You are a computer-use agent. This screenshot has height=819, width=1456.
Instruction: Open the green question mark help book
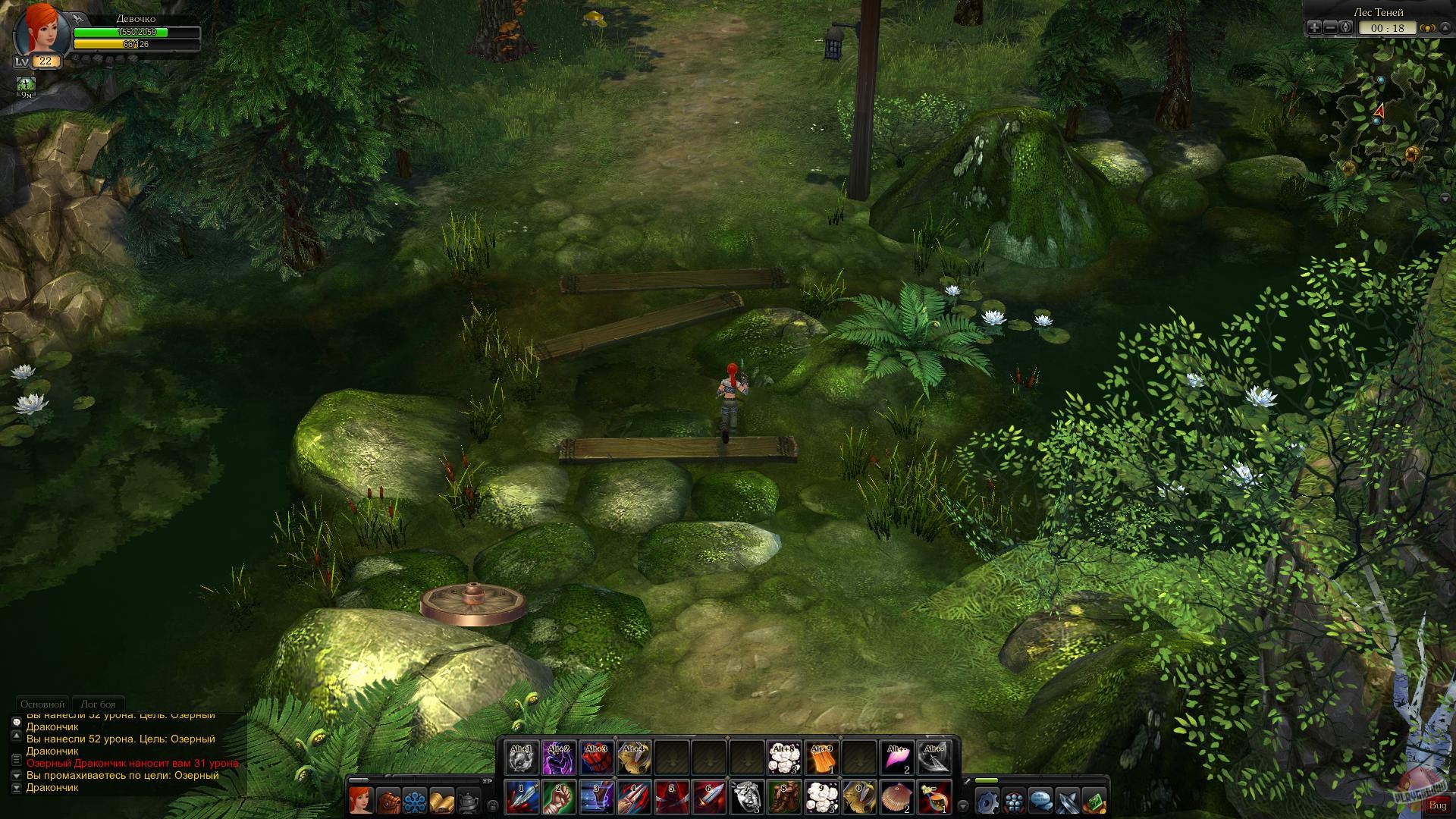[x=1094, y=801]
